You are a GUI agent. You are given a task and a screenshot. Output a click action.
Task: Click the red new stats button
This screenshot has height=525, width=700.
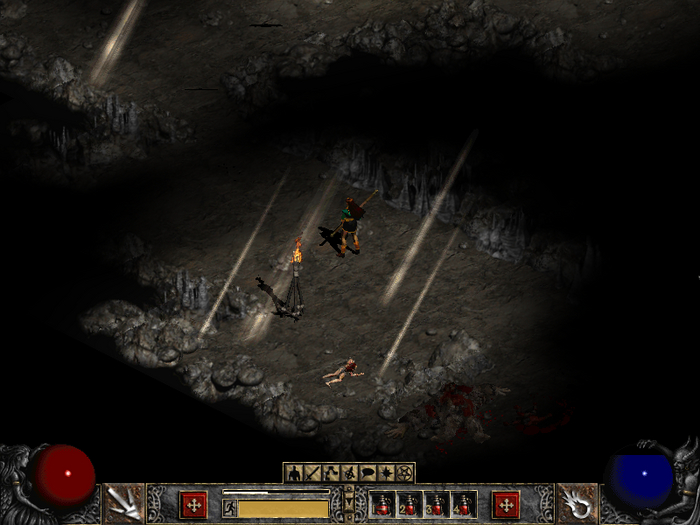[x=193, y=503]
